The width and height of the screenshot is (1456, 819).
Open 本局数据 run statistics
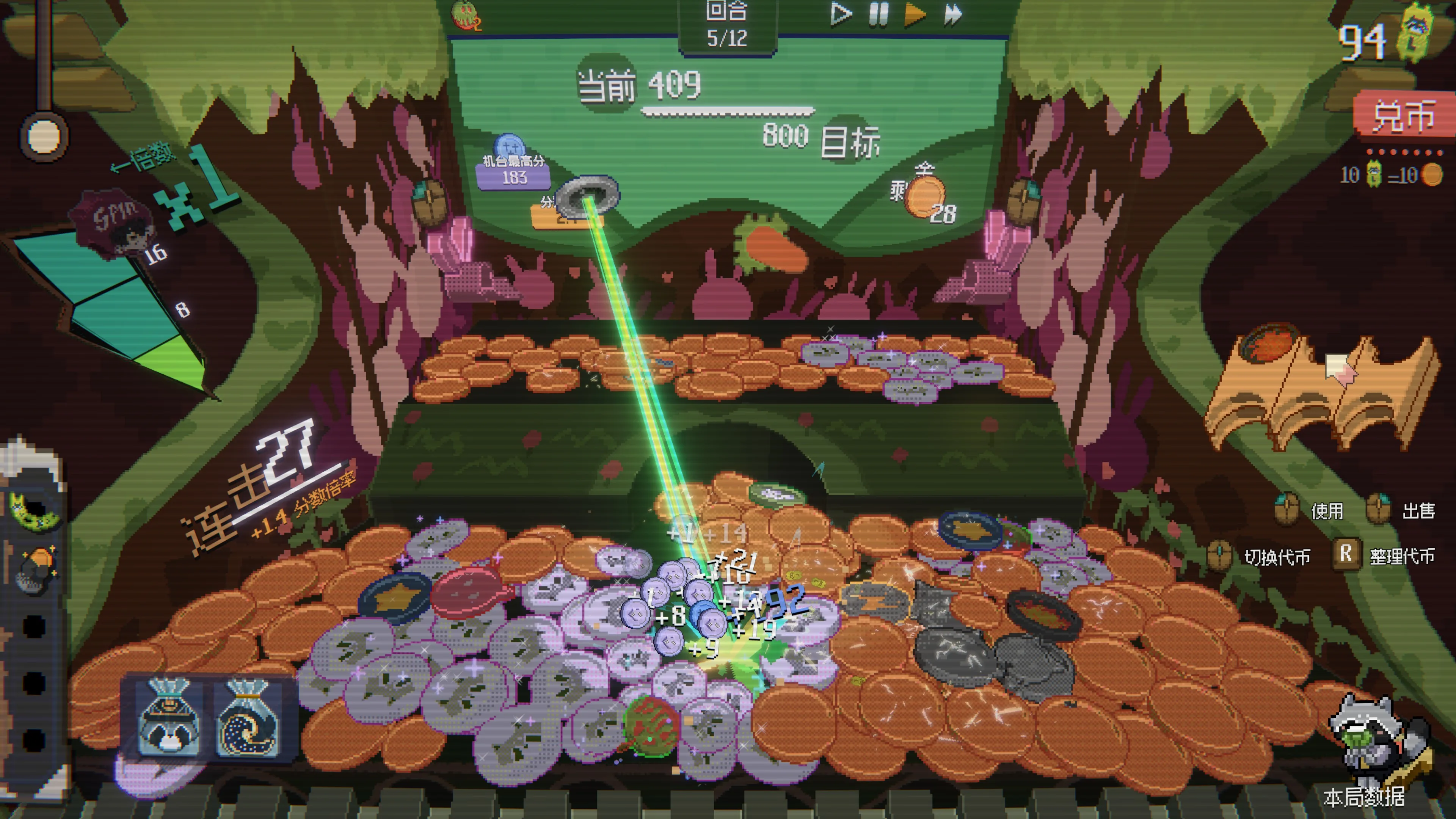click(x=1364, y=796)
